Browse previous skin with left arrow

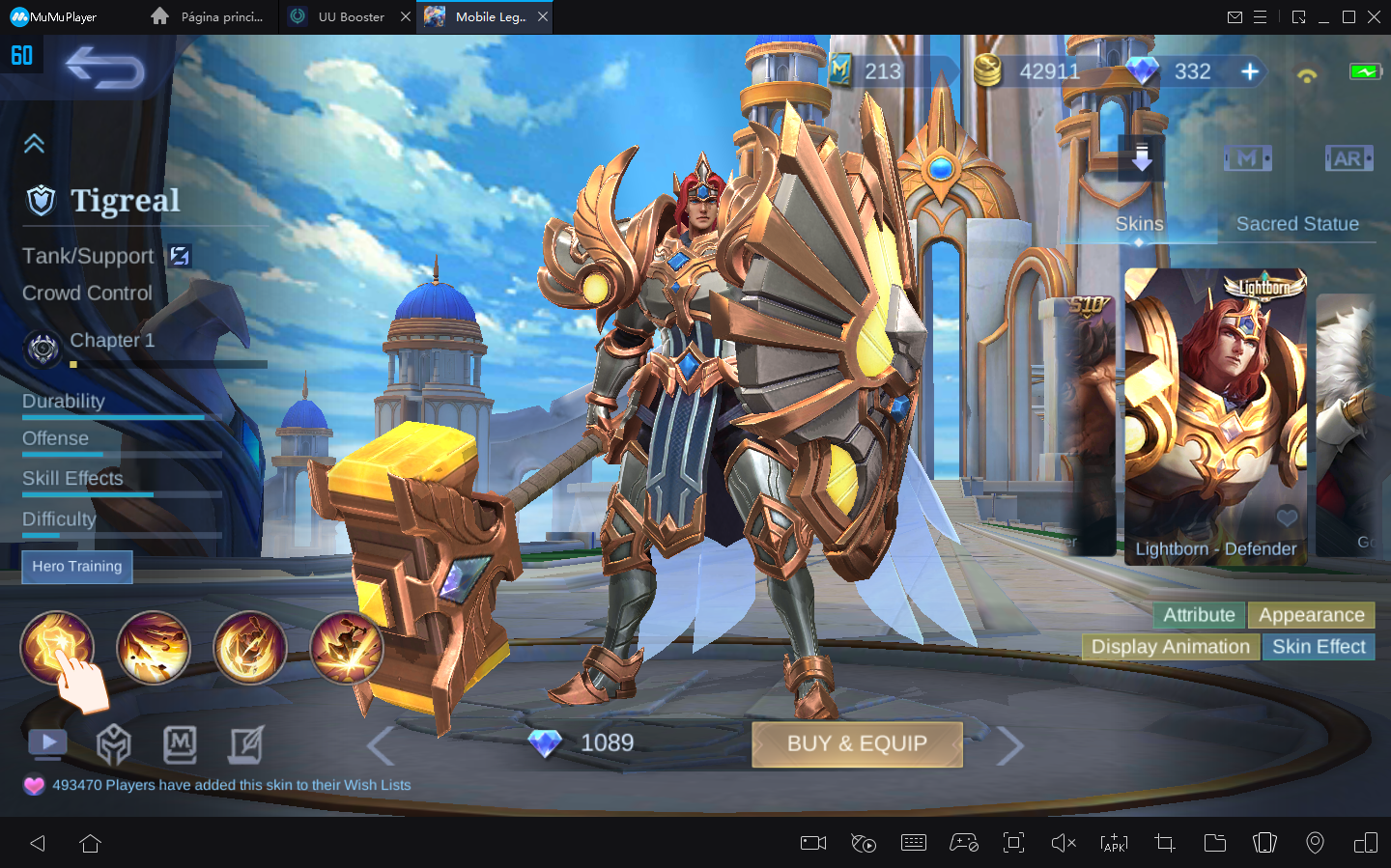pos(379,743)
